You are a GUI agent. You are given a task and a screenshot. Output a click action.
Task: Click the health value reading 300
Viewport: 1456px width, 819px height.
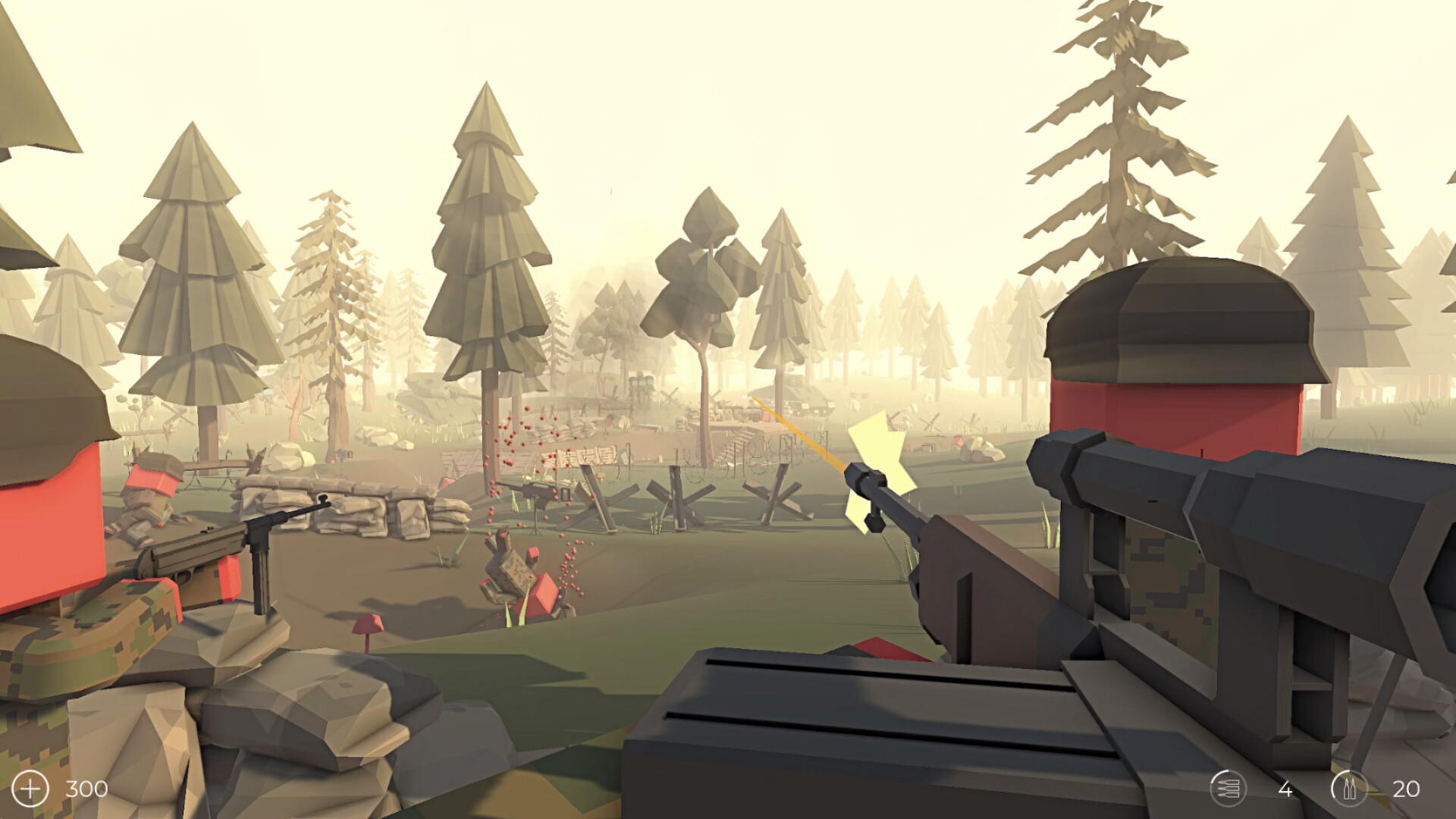tap(86, 788)
